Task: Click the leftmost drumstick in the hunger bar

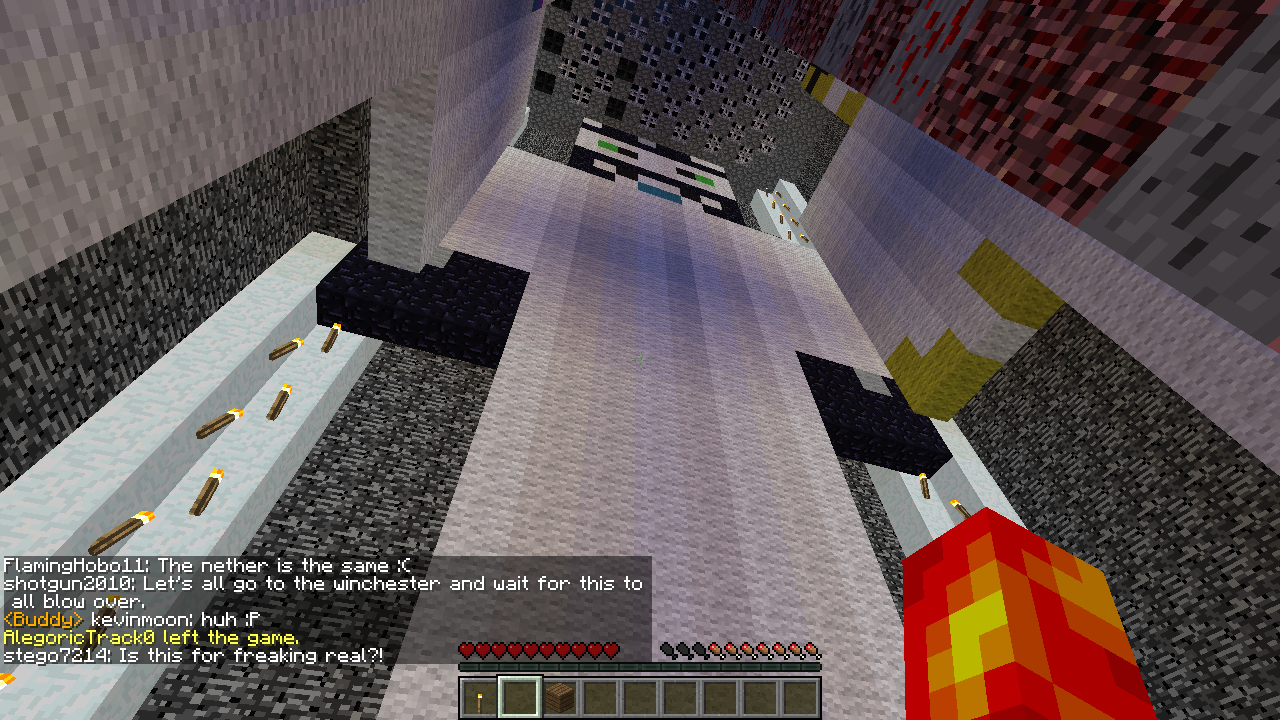Action: (x=666, y=651)
